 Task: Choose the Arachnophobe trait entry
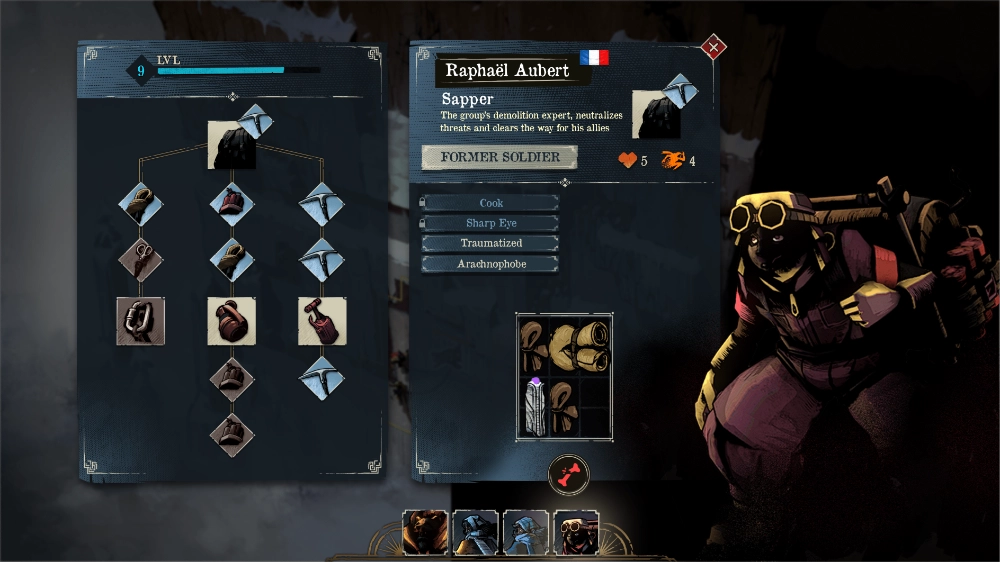click(x=490, y=264)
